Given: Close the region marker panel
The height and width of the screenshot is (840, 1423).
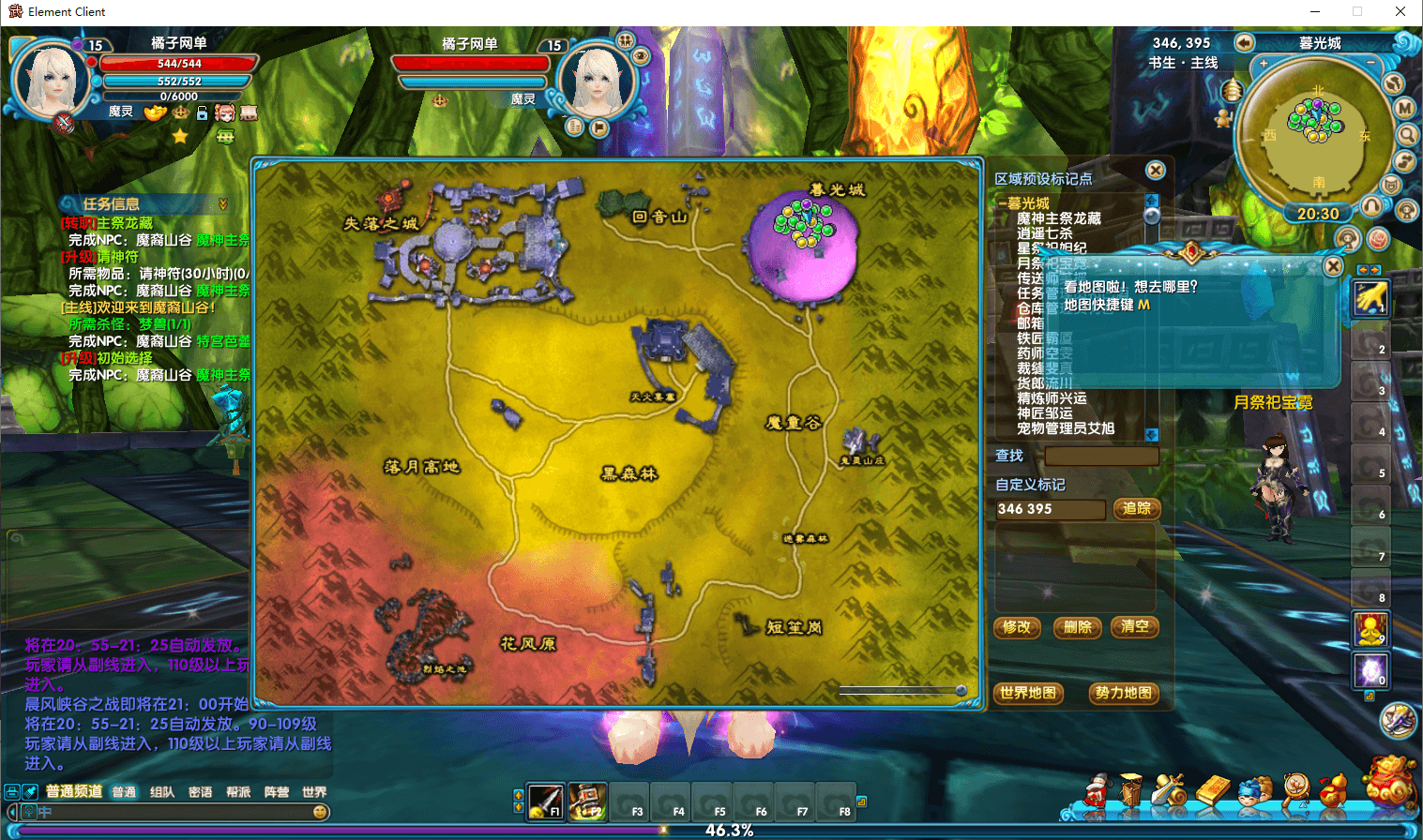Looking at the screenshot, I should pos(1156,171).
